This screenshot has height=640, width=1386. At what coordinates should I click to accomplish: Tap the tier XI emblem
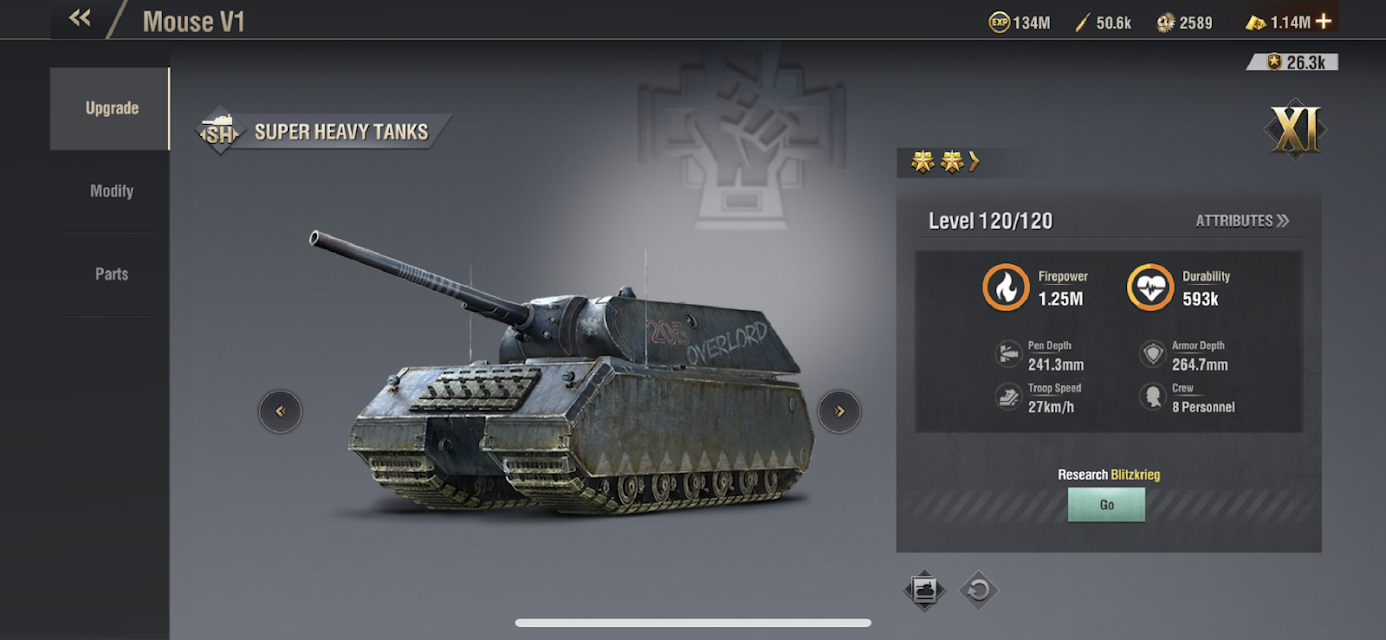(x=1295, y=130)
